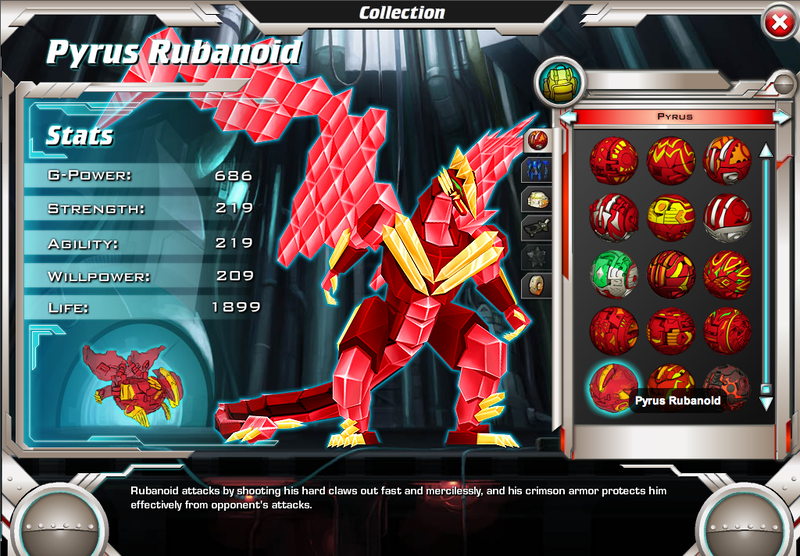
Task: Switch to the tan gear category tab
Action: click(537, 199)
